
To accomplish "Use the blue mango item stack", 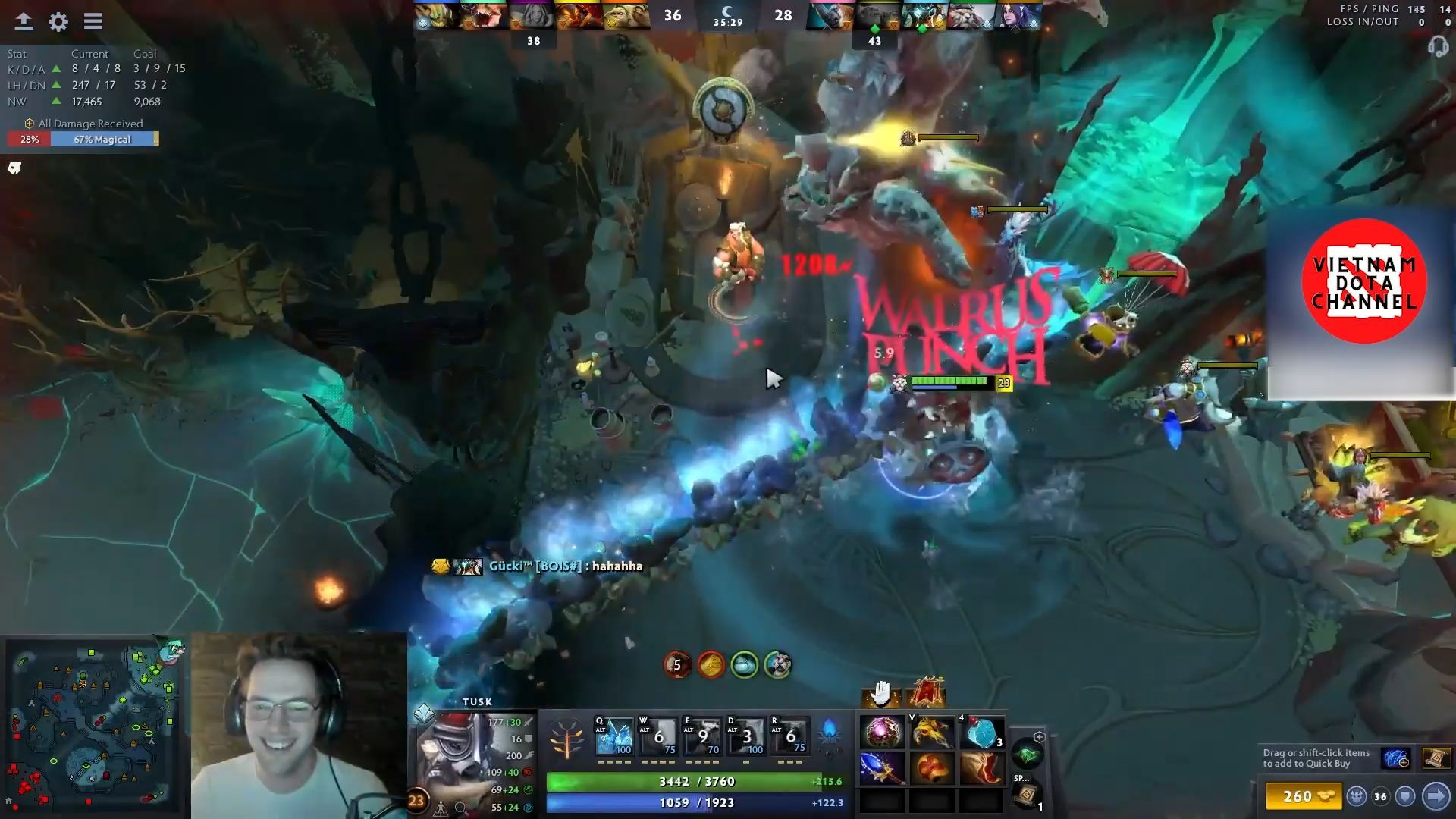I will point(981,733).
